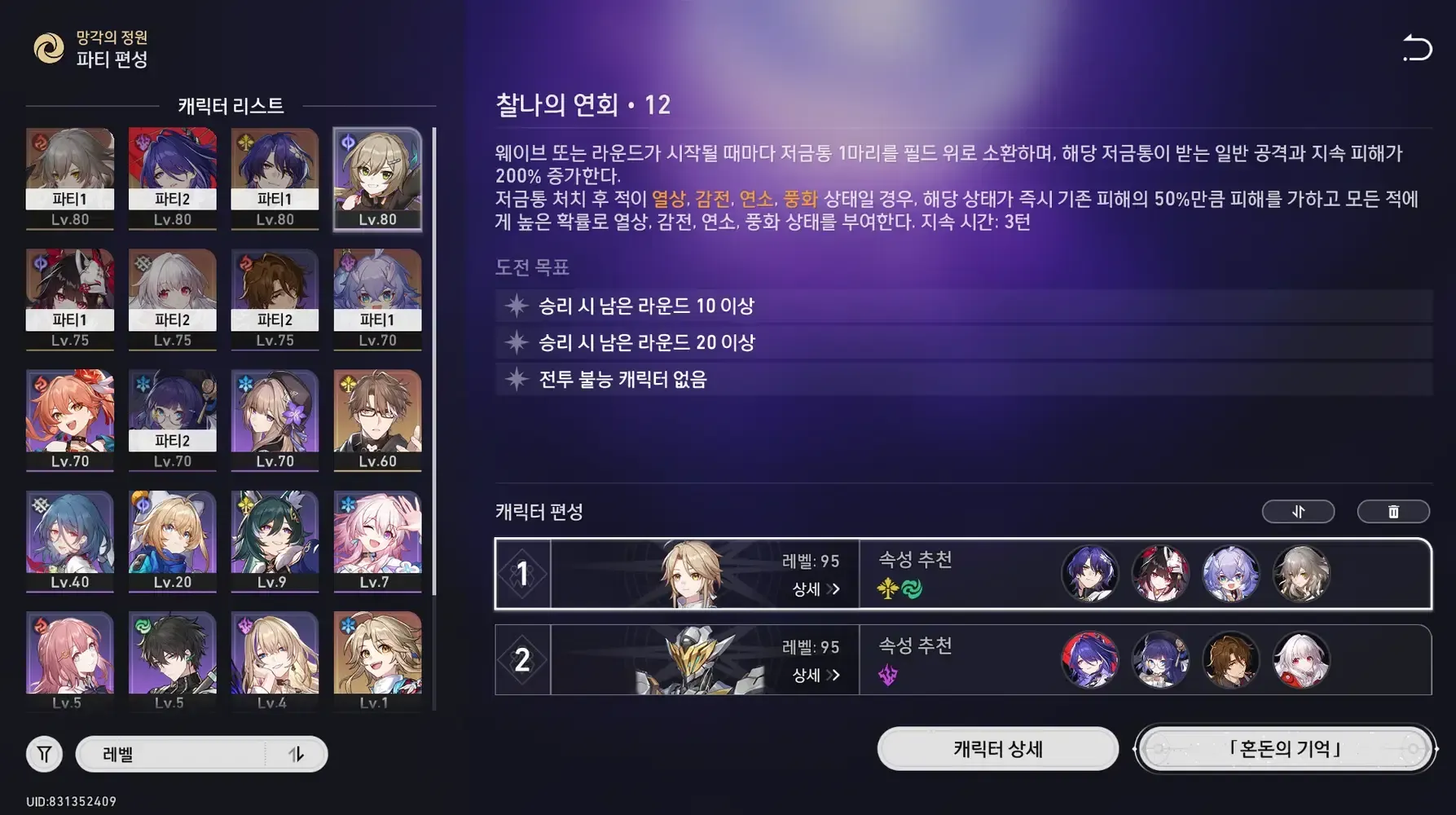Select the Lv.7 pink-haired character

377,540
